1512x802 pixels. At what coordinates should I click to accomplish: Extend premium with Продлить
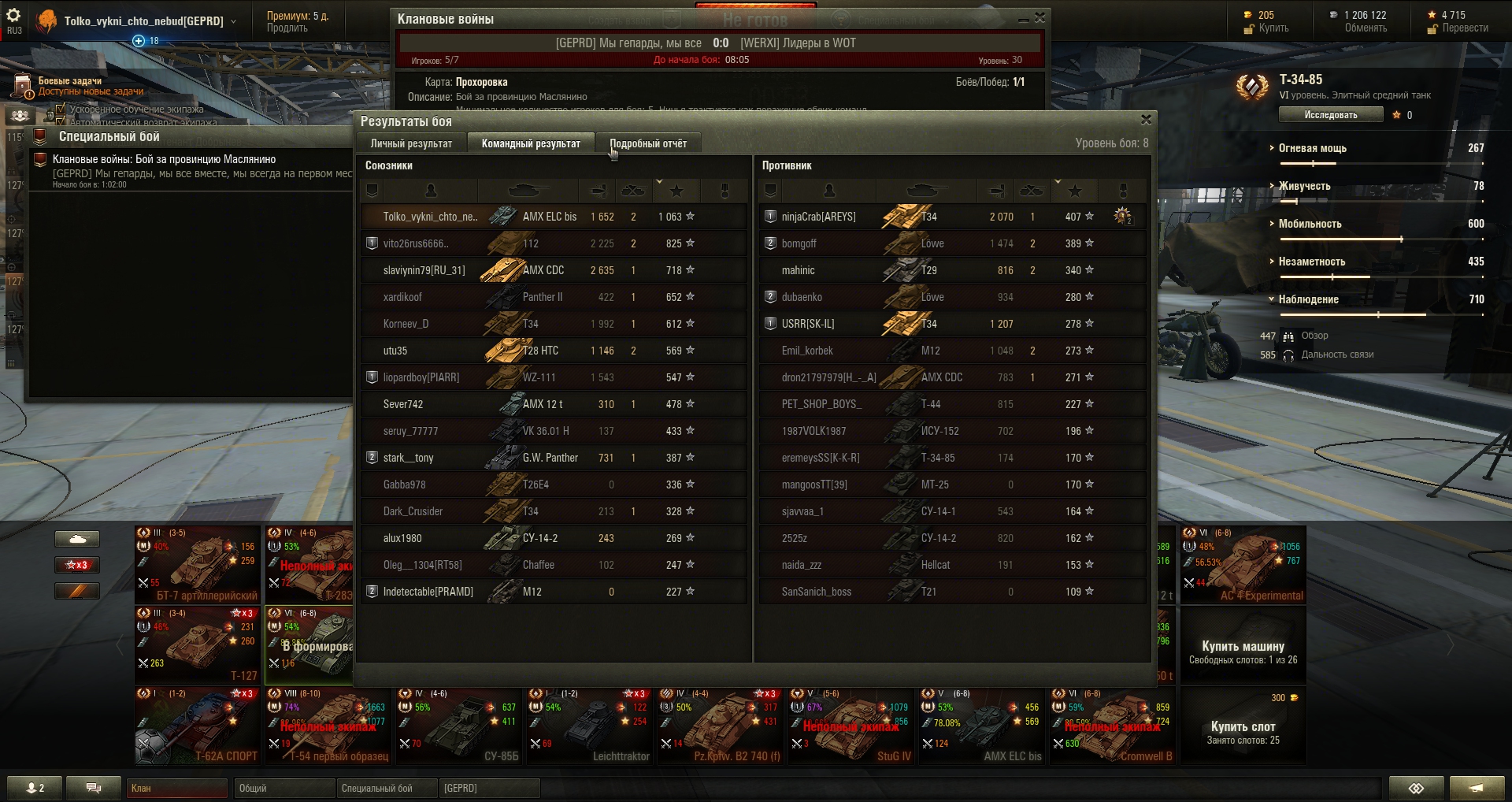287,28
